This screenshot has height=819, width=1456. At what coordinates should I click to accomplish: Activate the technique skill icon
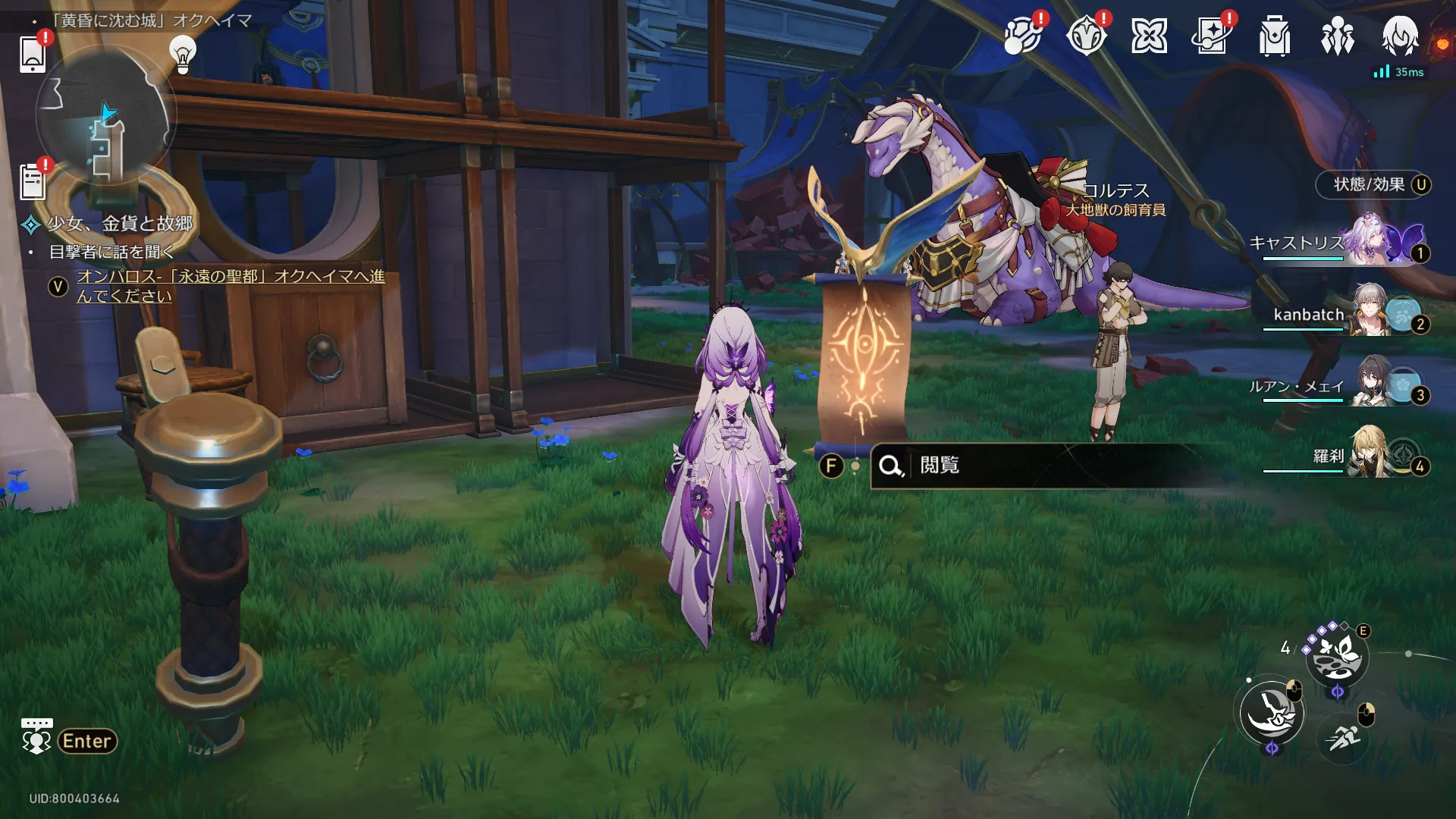1336,657
